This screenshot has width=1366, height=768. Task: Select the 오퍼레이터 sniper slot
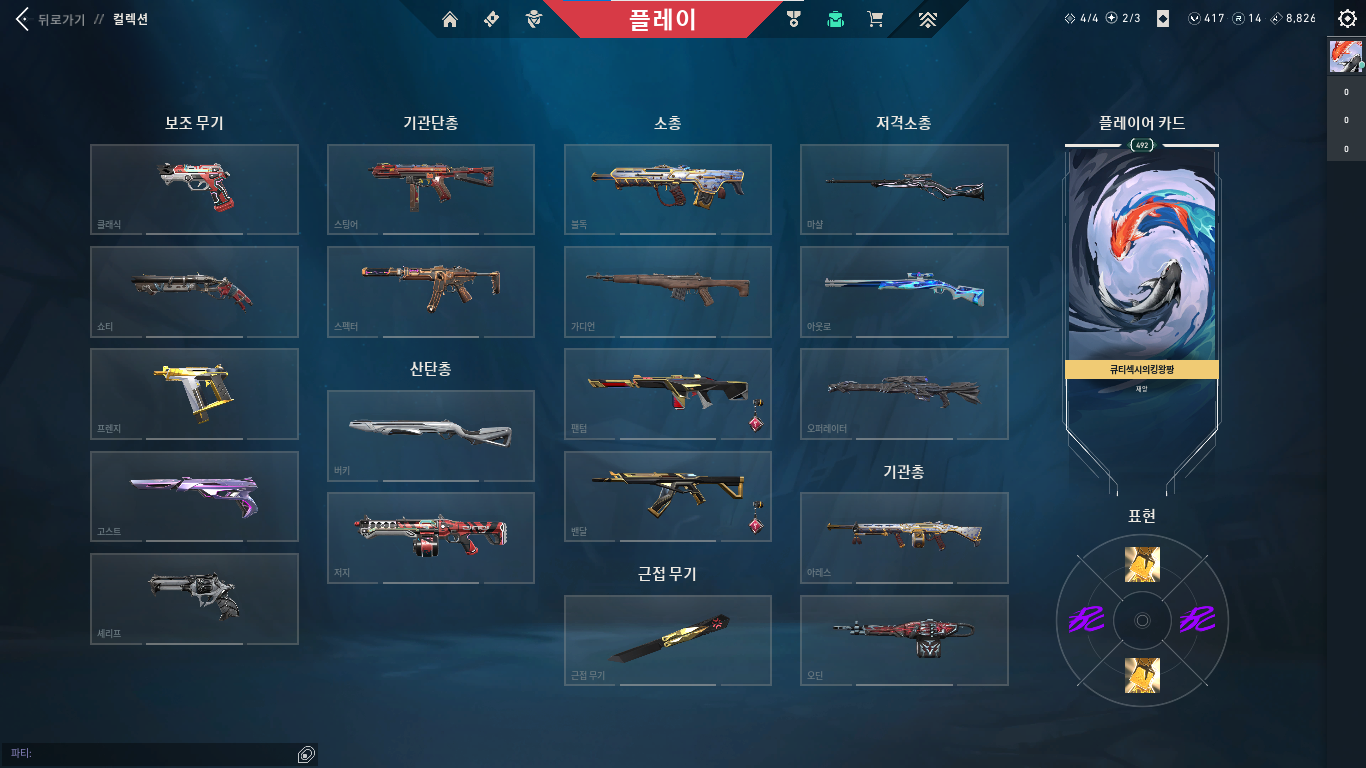click(x=904, y=393)
